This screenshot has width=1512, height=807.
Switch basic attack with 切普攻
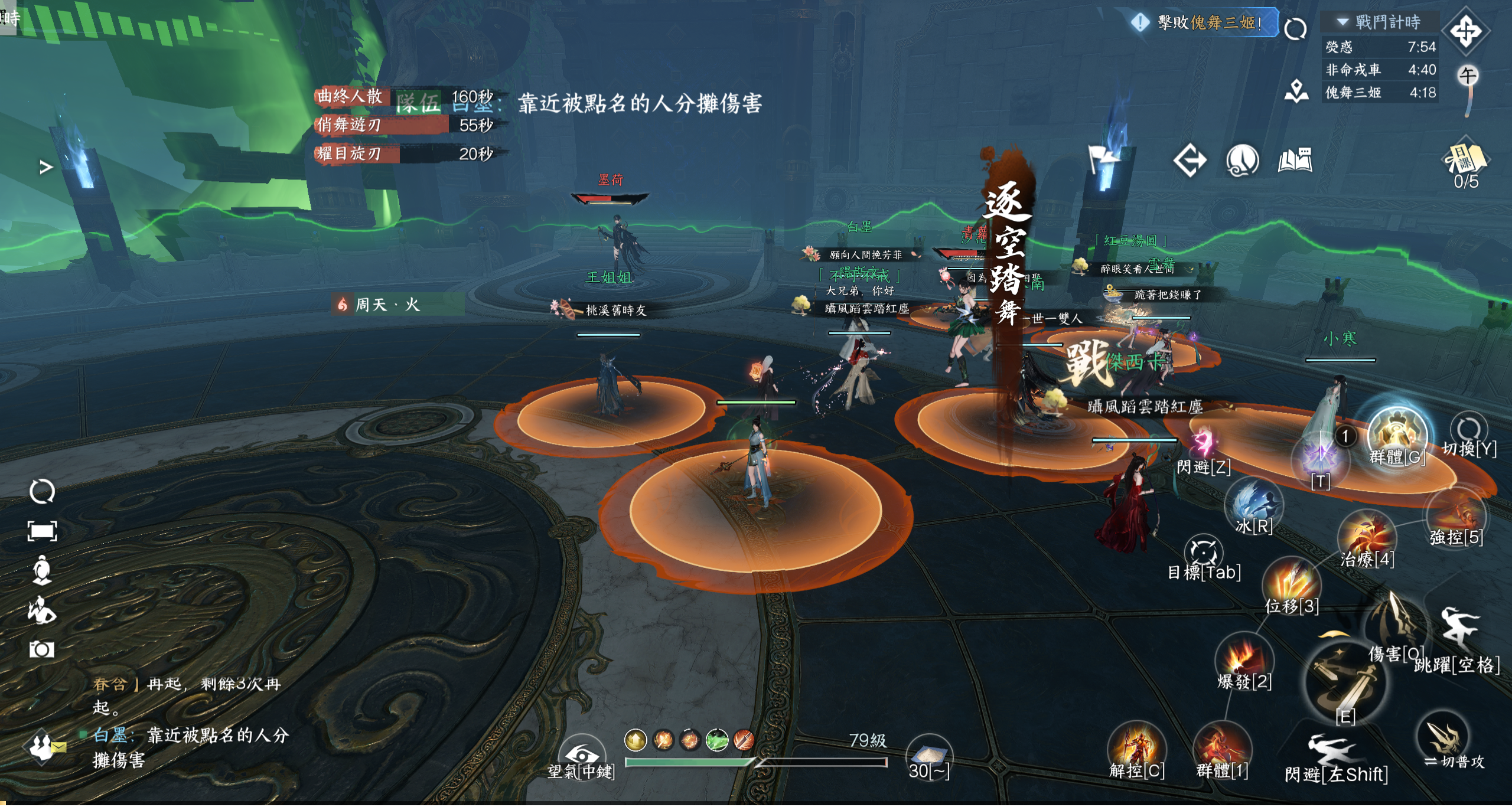pyautogui.click(x=1443, y=738)
